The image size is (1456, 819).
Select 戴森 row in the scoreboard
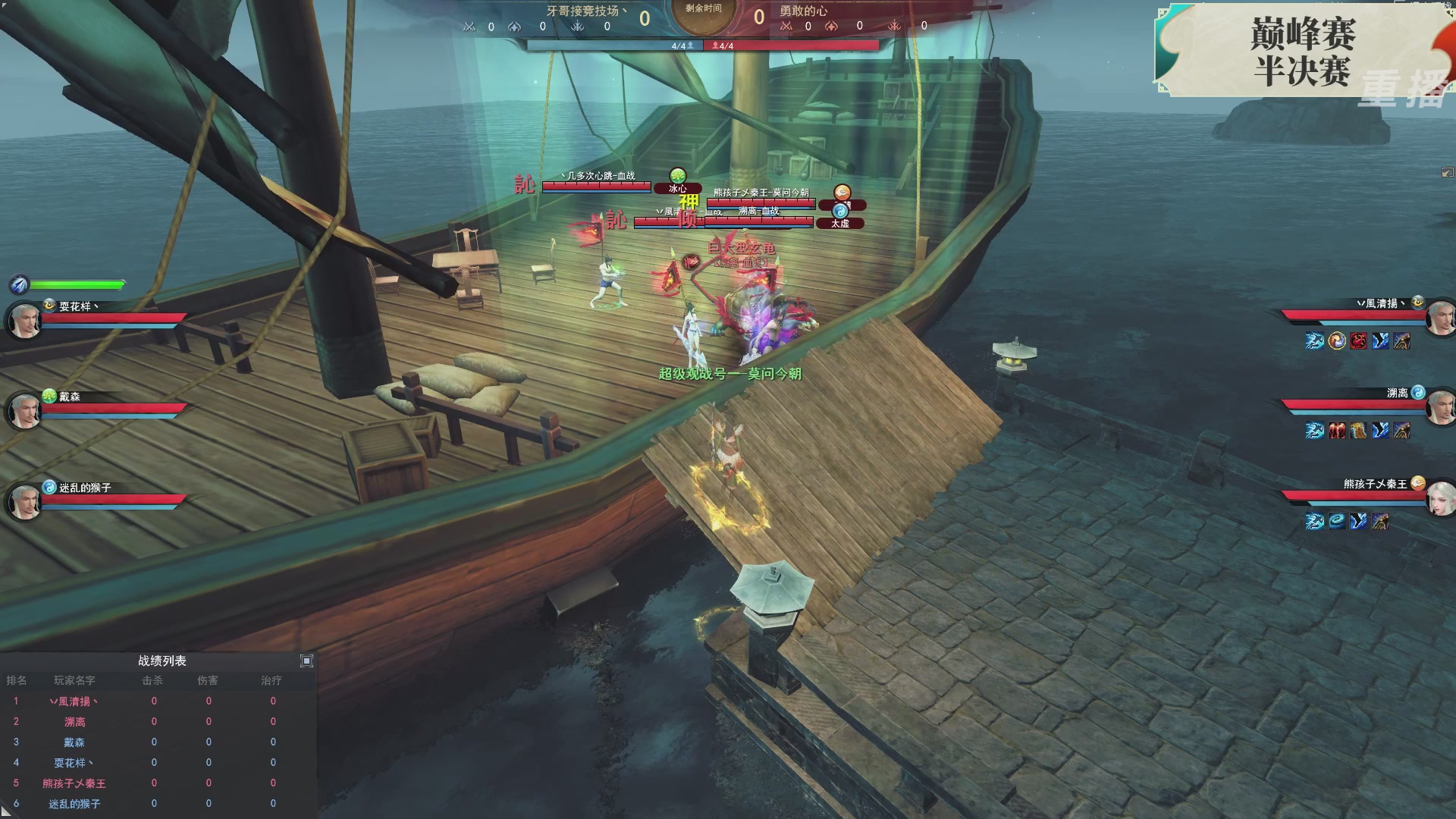74,742
